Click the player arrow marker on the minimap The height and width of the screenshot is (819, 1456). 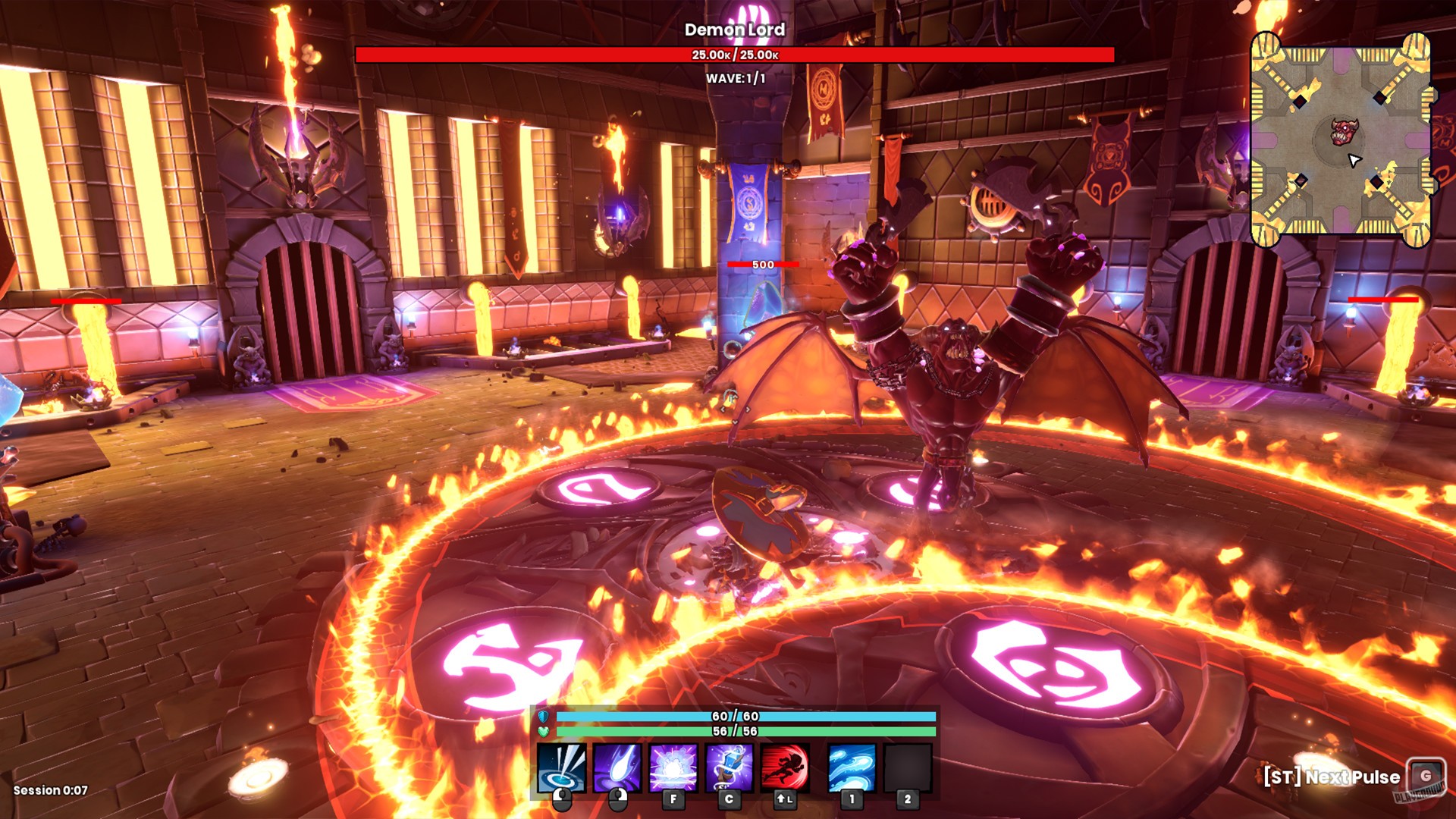coord(1356,161)
